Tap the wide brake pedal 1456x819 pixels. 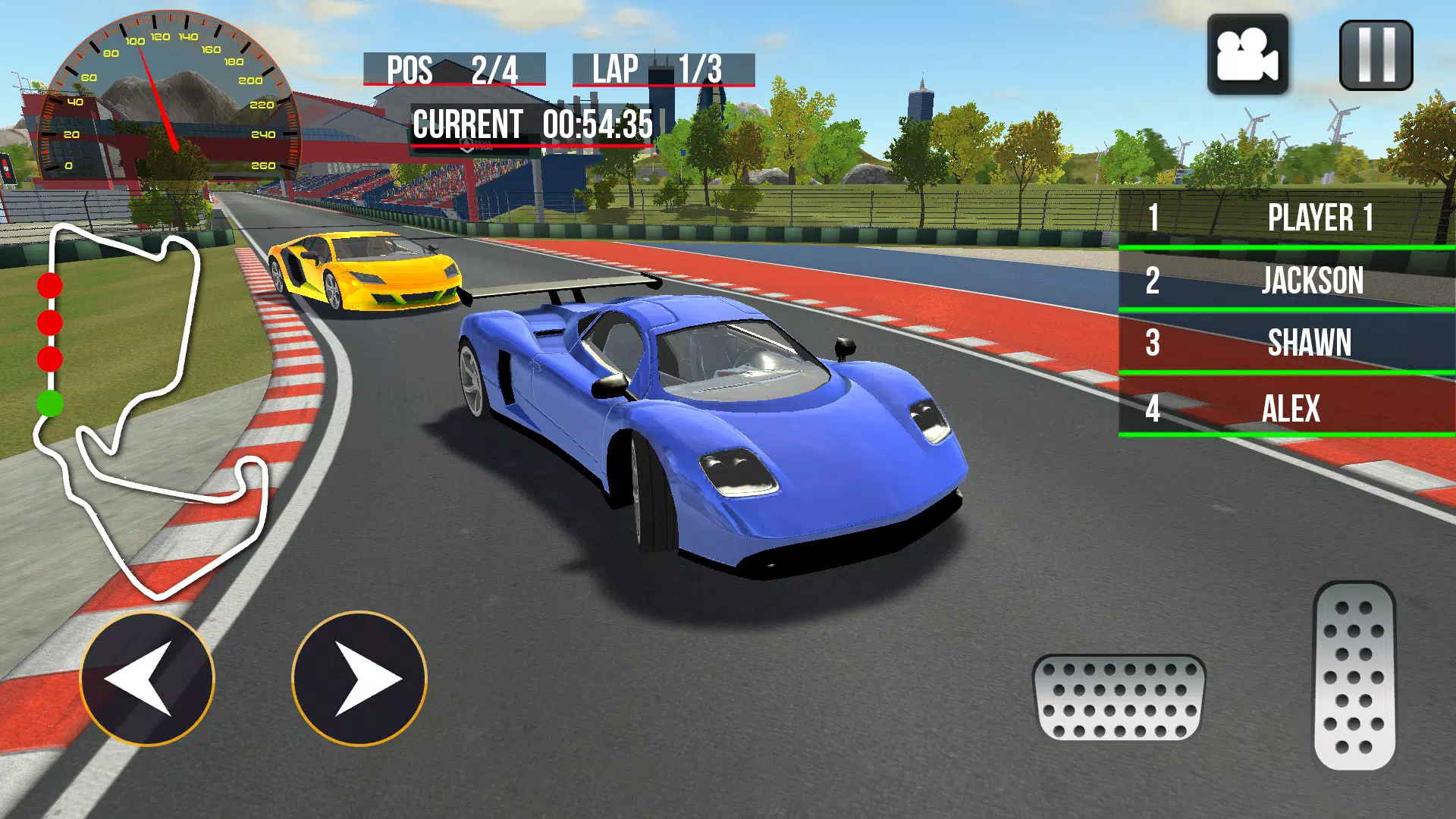(1119, 698)
